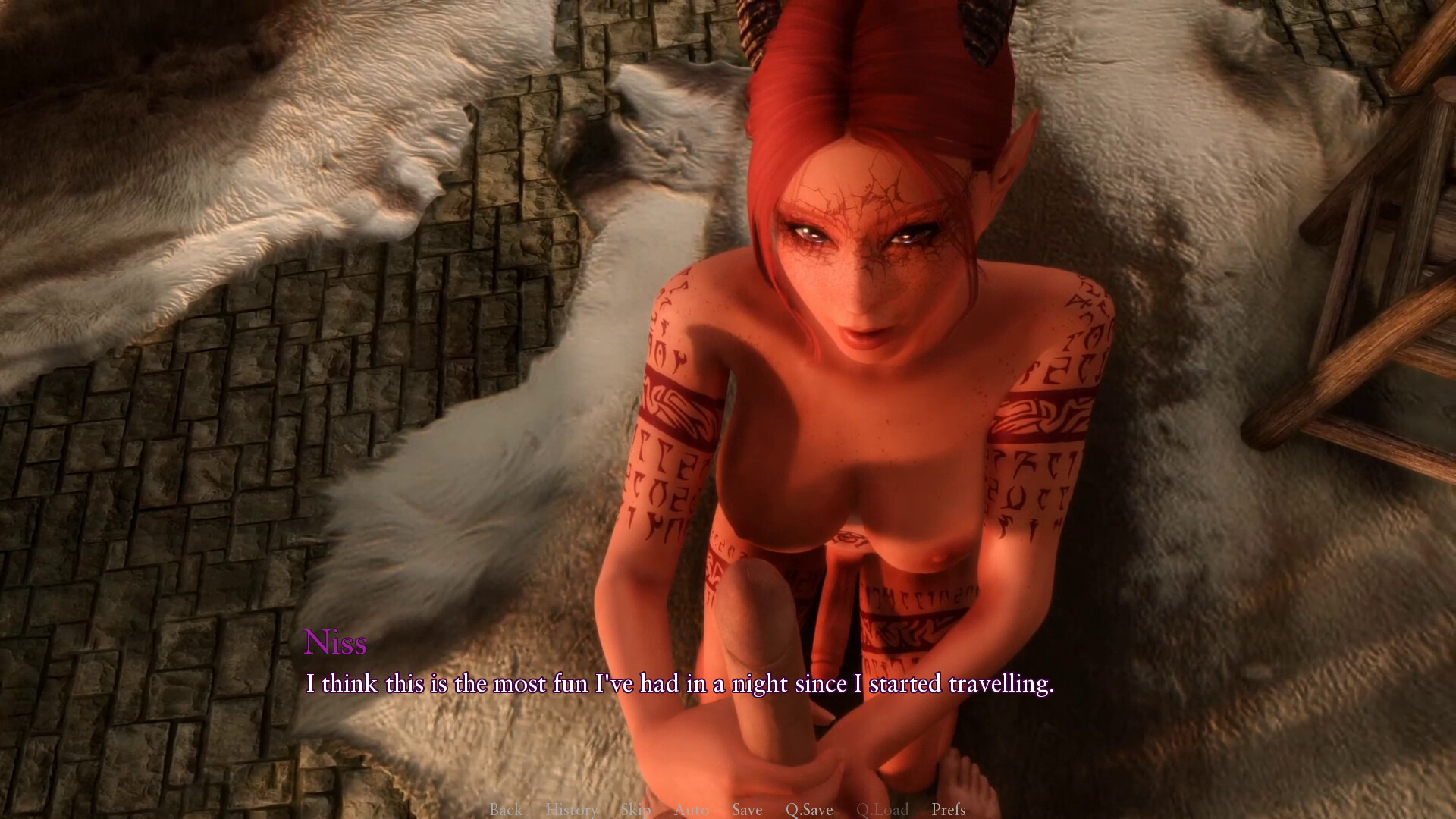The width and height of the screenshot is (1456, 819).
Task: Activate the Skip option
Action: tap(635, 809)
